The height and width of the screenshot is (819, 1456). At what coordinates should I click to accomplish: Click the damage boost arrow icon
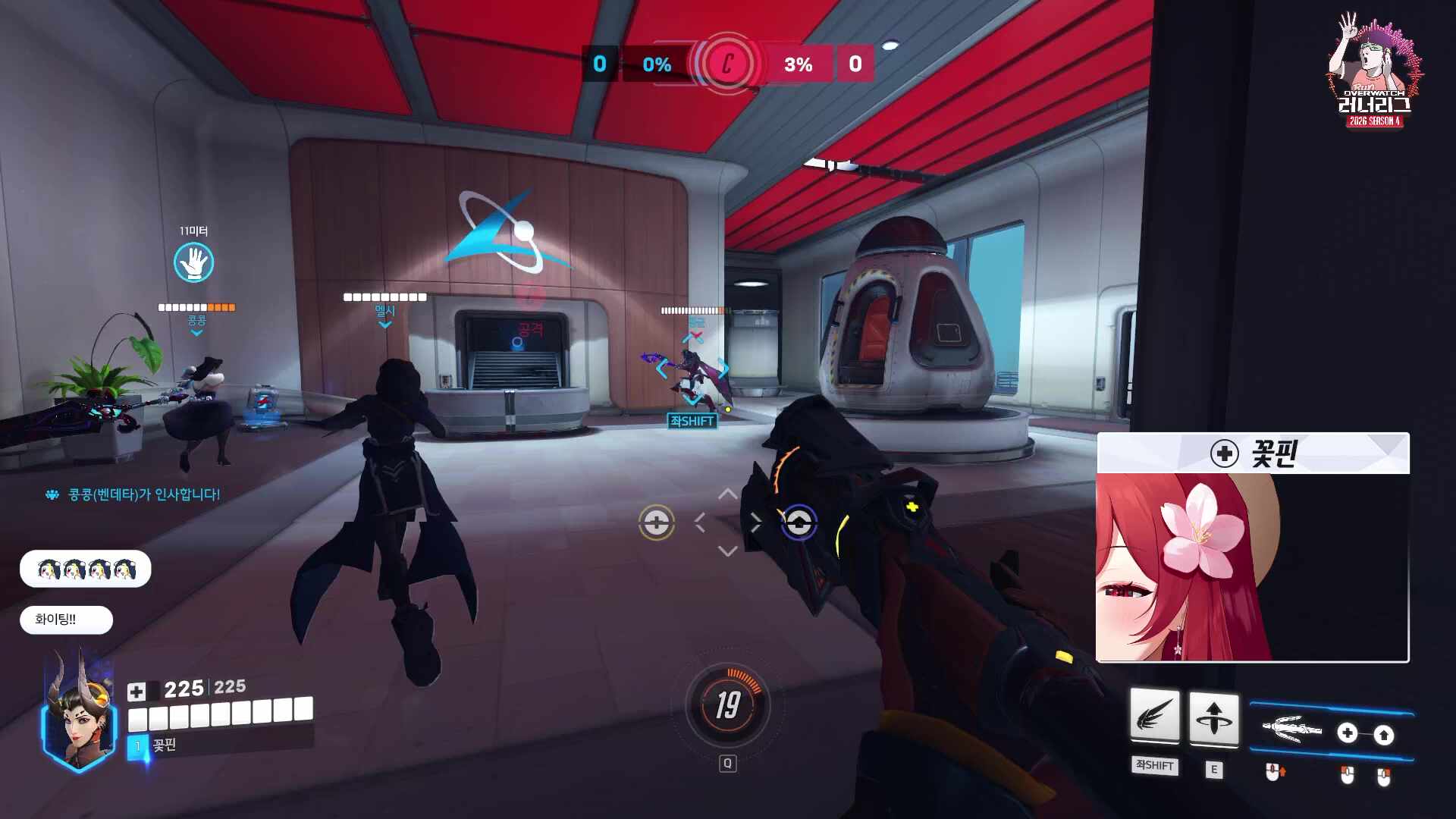pyautogui.click(x=1384, y=734)
